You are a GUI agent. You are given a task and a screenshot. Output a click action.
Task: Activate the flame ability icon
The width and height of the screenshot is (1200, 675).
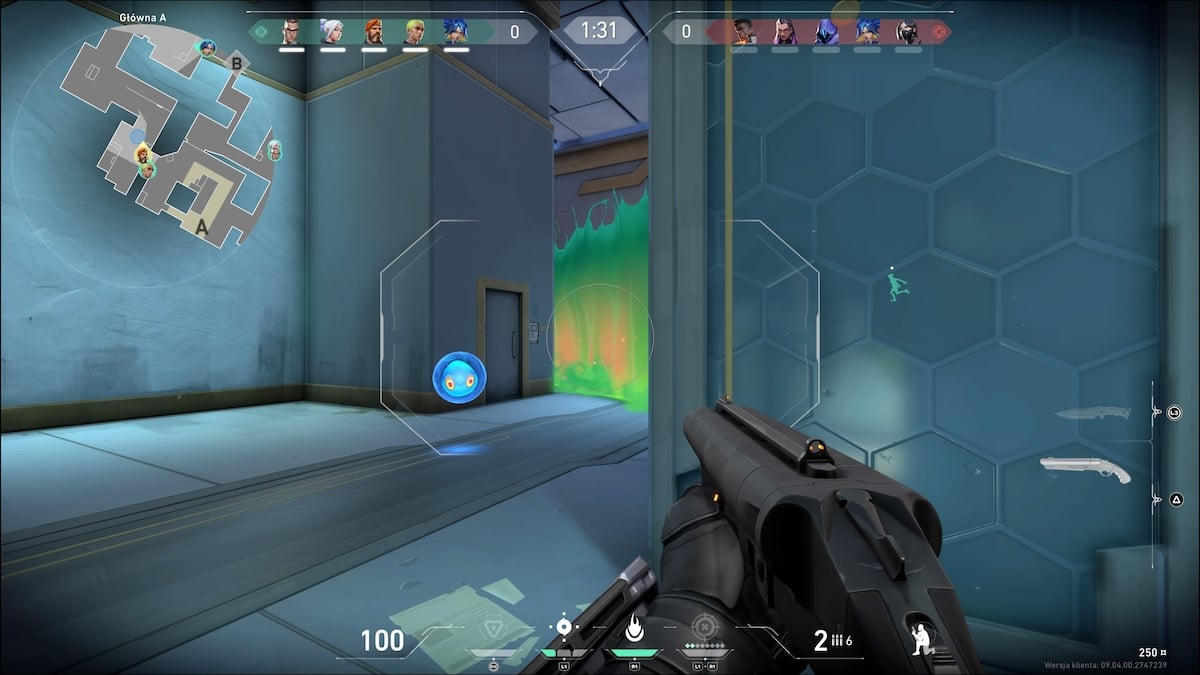(x=633, y=629)
